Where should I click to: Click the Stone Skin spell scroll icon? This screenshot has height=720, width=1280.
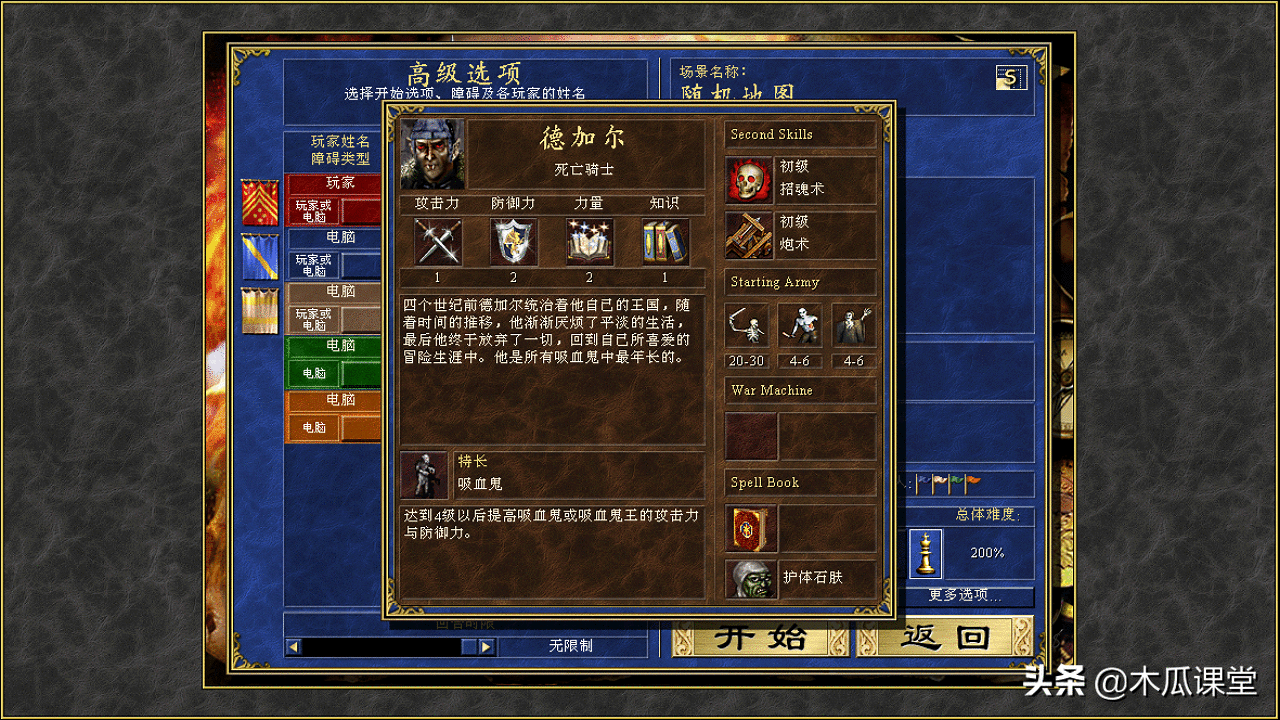tap(750, 580)
